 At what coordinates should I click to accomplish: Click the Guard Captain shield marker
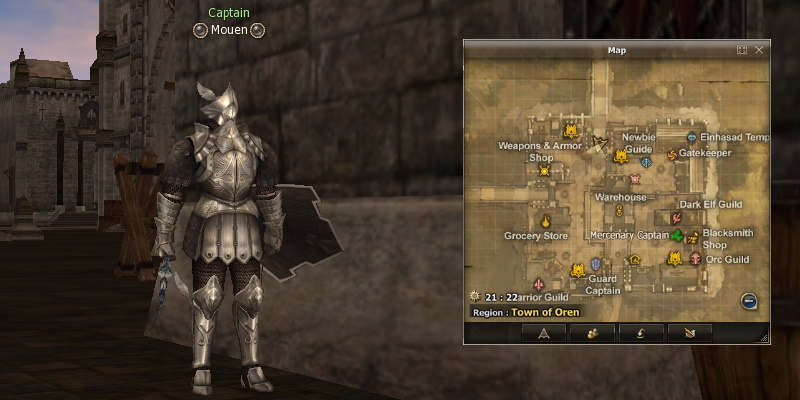[x=597, y=264]
